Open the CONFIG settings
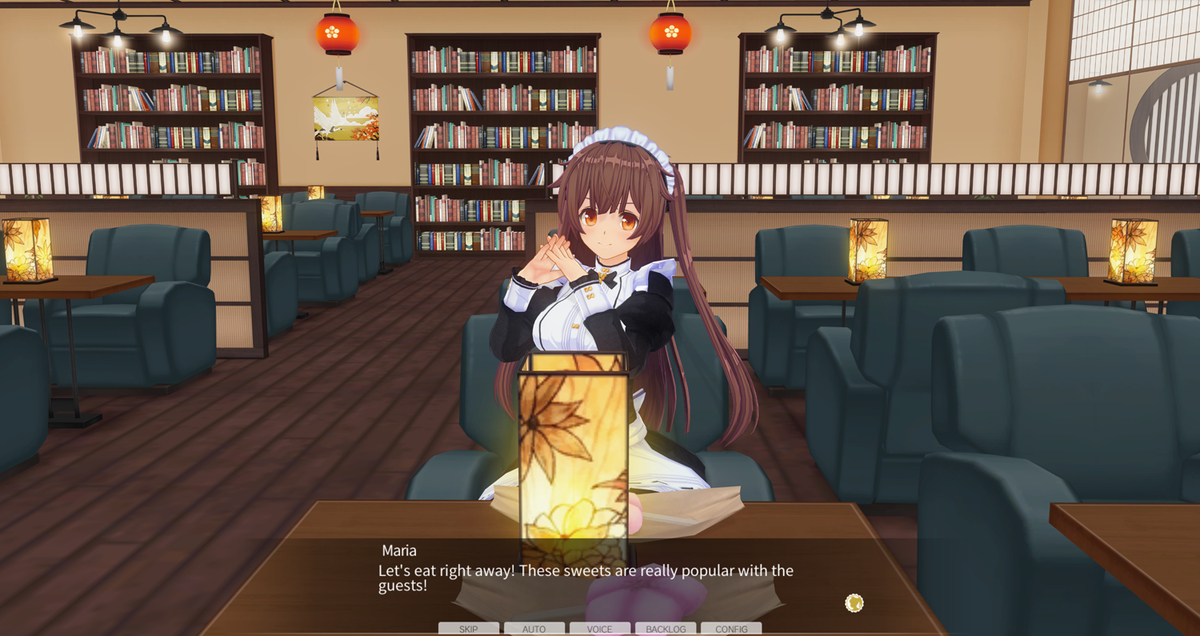1200x636 pixels. tap(731, 629)
